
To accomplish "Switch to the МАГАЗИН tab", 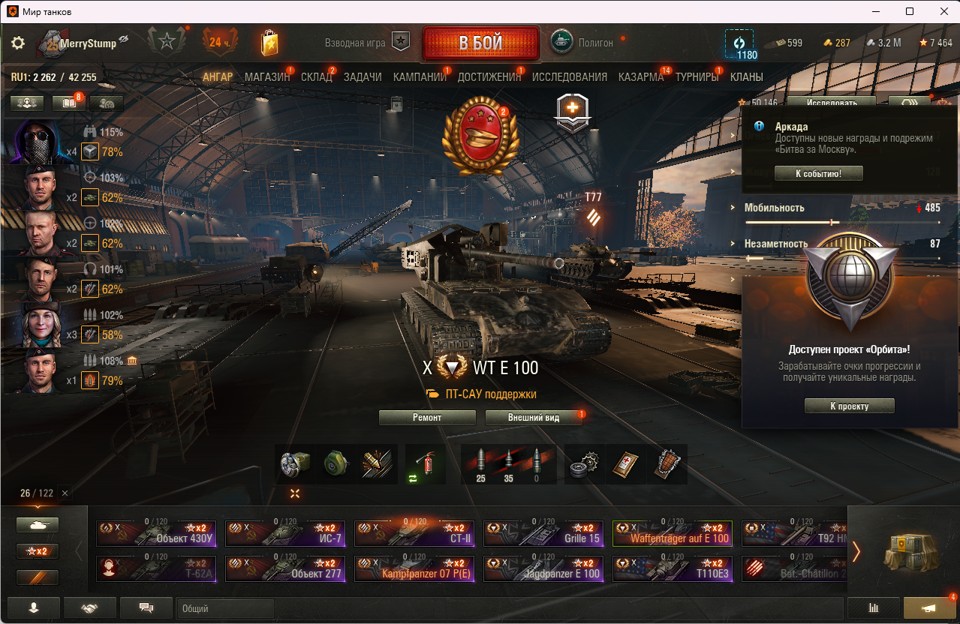I will [267, 77].
